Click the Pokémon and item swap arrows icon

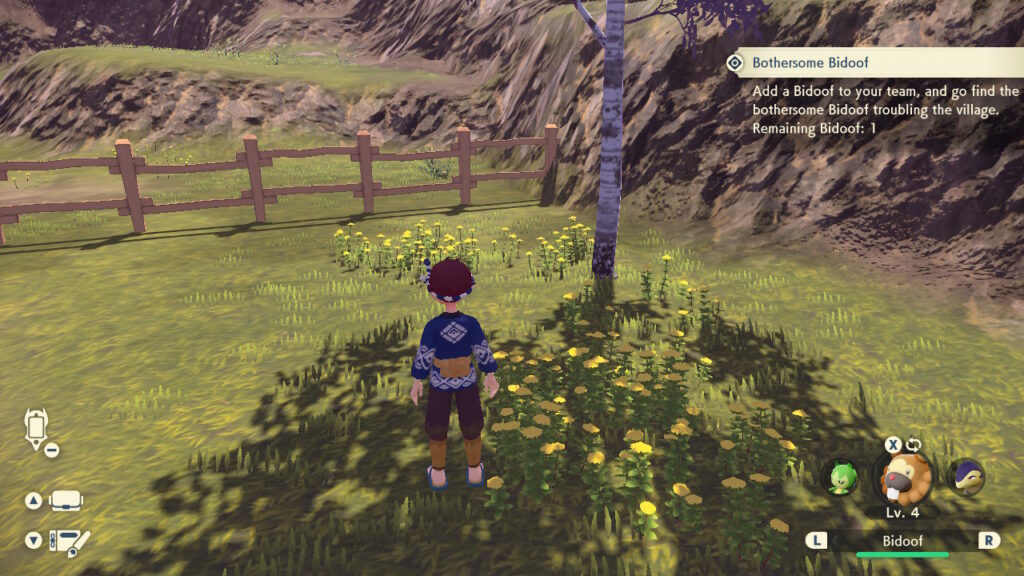click(x=913, y=445)
